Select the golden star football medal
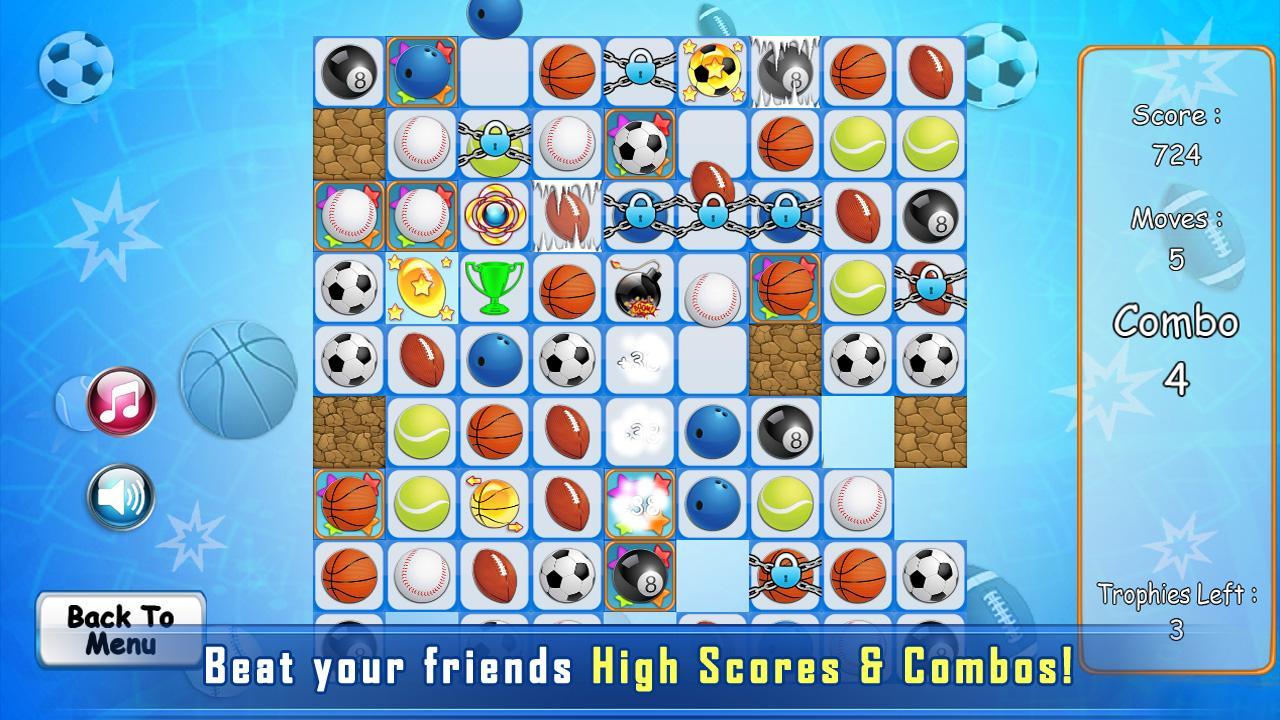Viewport: 1280px width, 720px height. coord(421,289)
